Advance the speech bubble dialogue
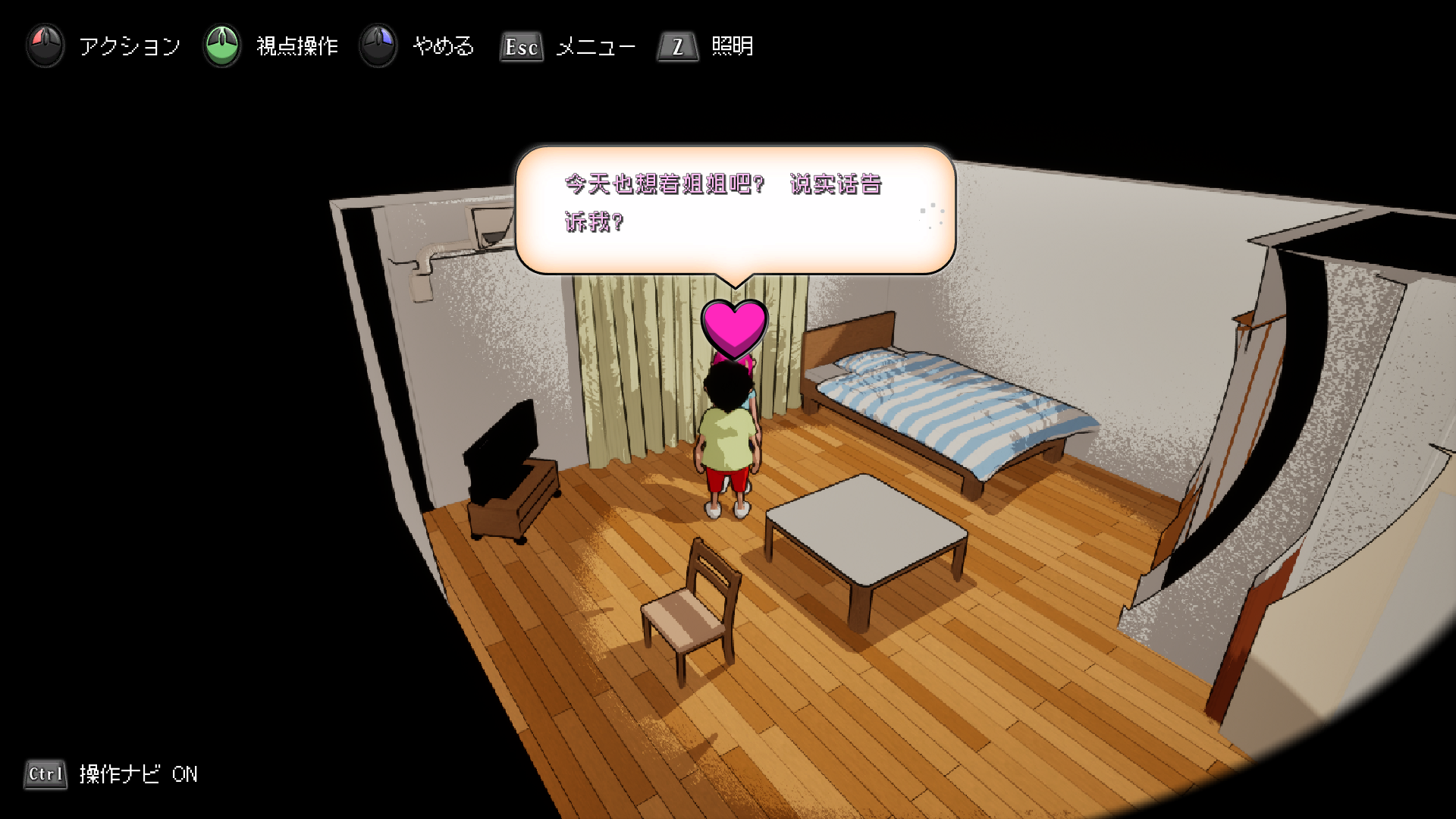 click(x=734, y=209)
